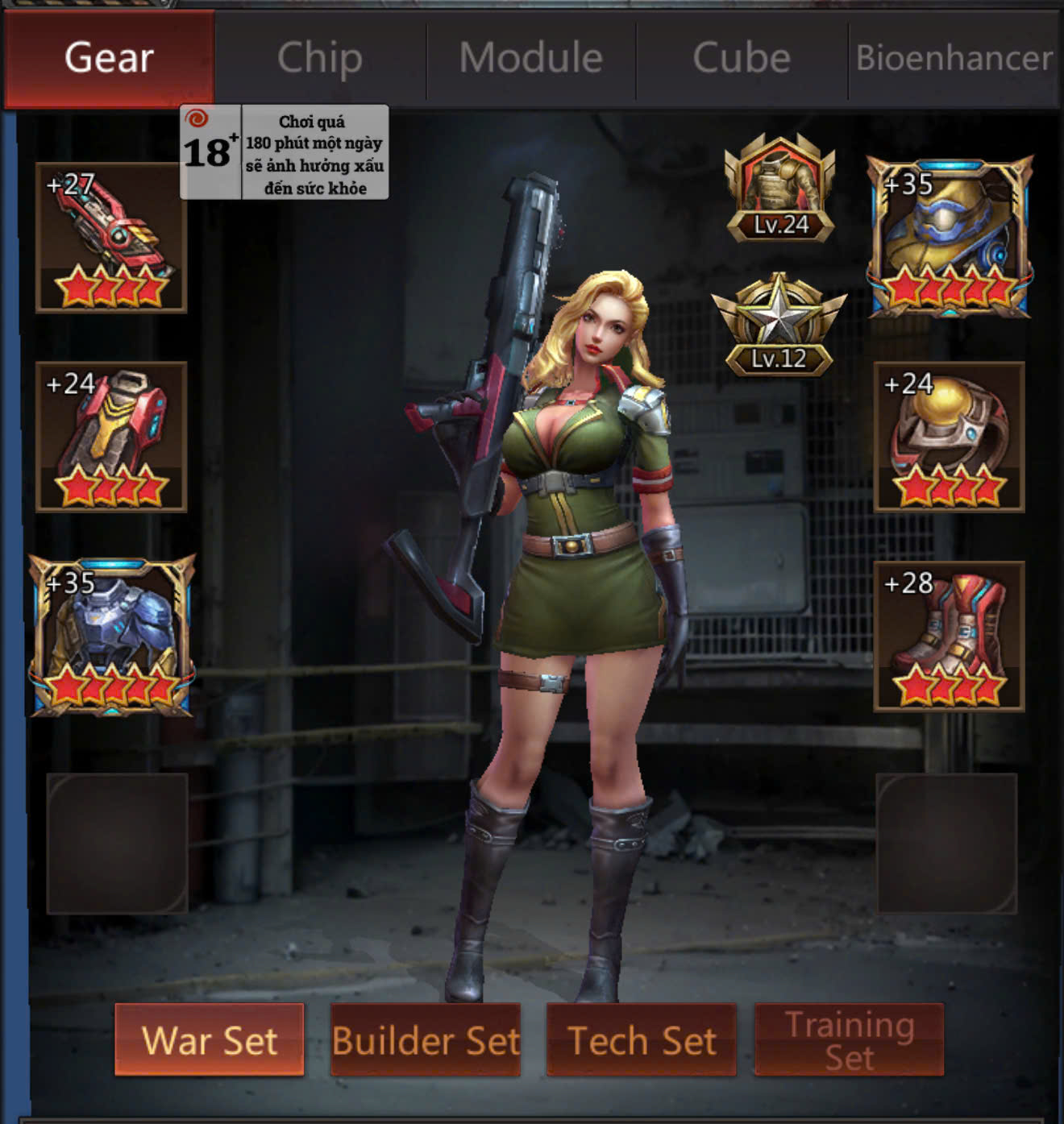Pick the +24 gold orb accessory slot

point(949,437)
